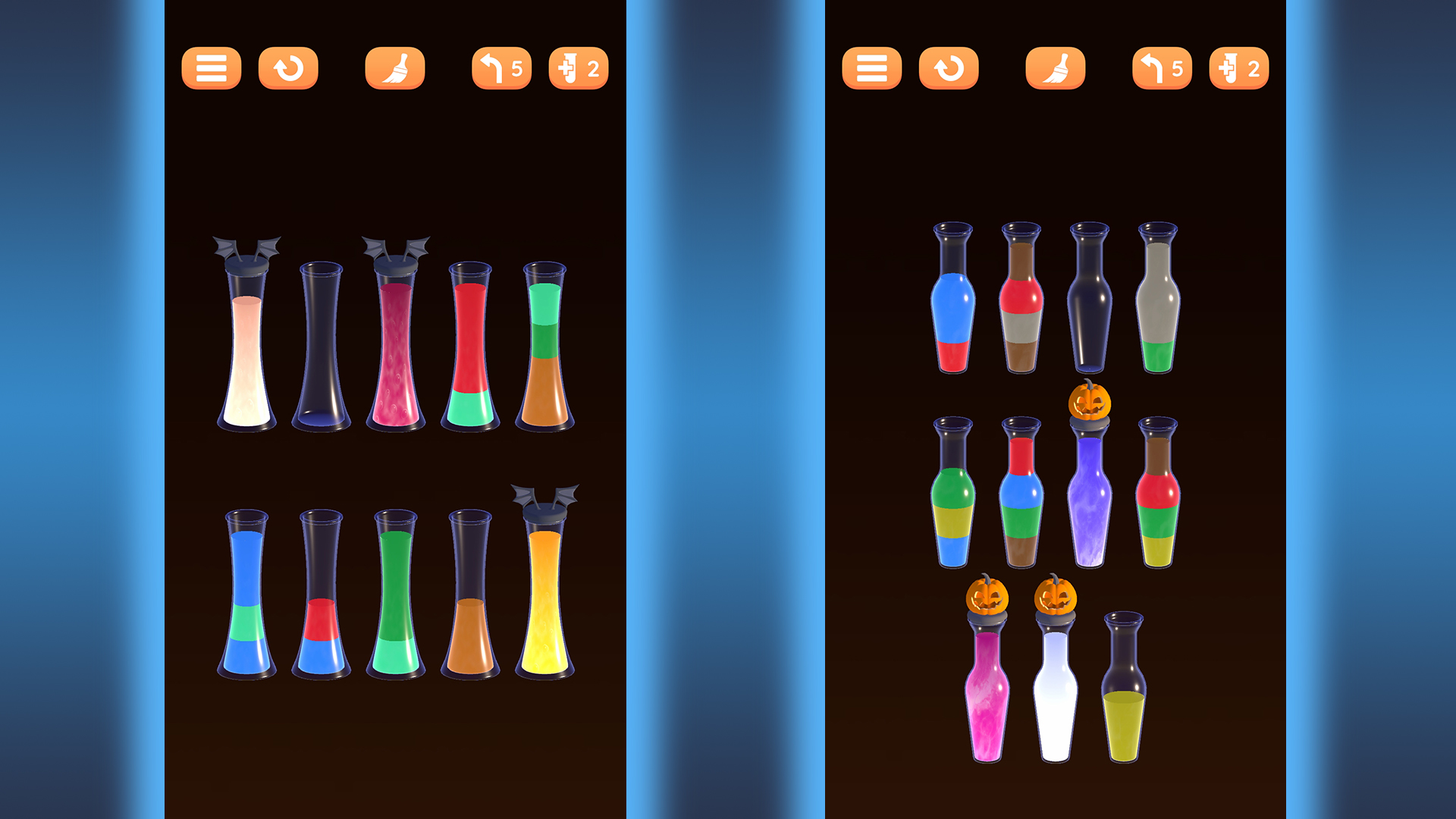Select the bat-winged white potion flask
1456x819 pixels.
point(244,341)
